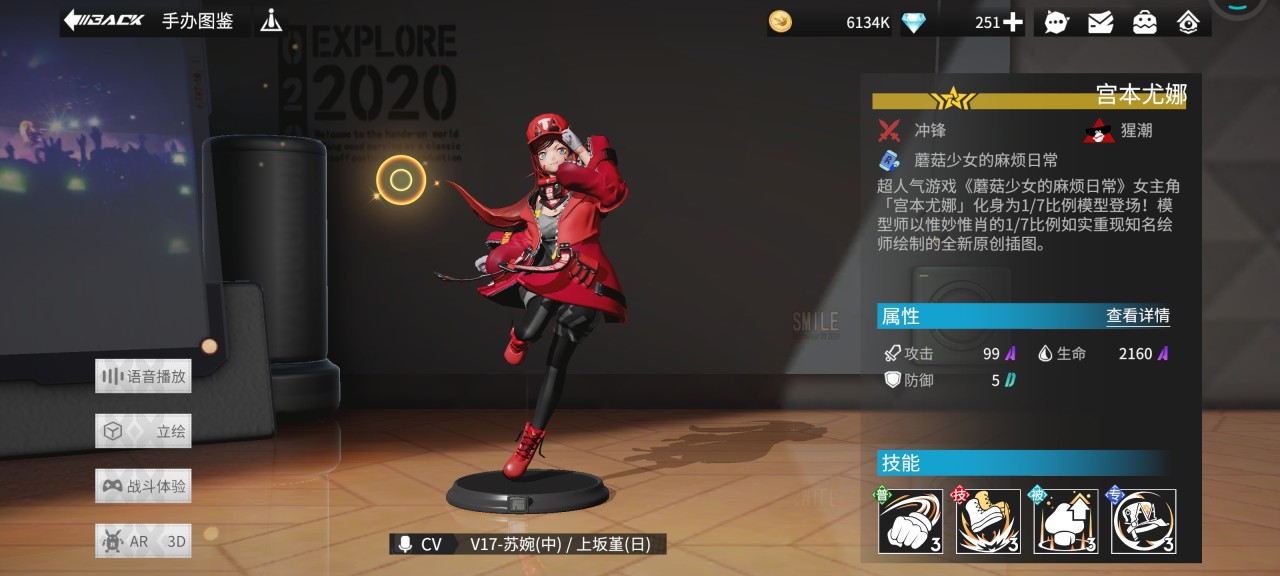Play voice lines with 语音播放
The image size is (1280, 576).
click(x=143, y=377)
